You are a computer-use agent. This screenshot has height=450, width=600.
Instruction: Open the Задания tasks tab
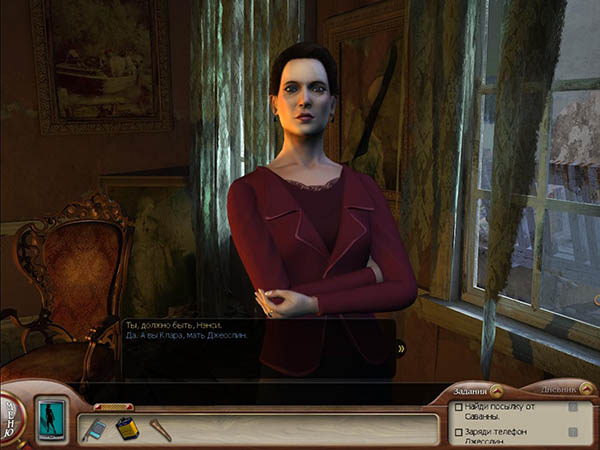point(468,391)
